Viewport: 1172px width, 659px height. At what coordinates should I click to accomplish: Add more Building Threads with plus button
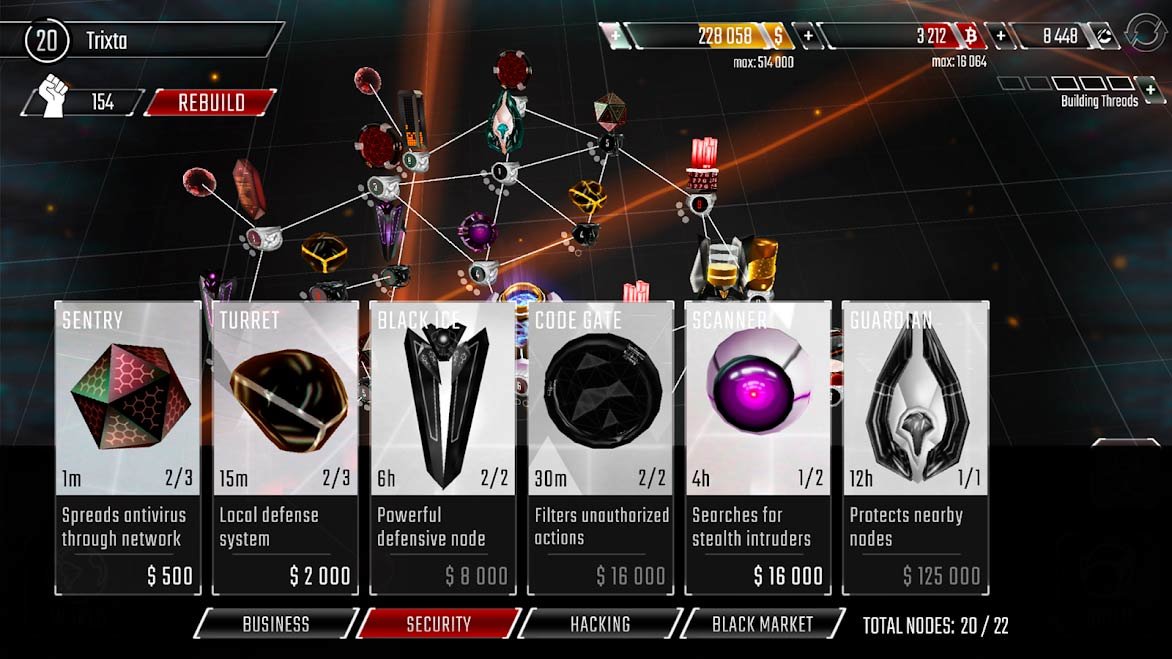click(1149, 91)
